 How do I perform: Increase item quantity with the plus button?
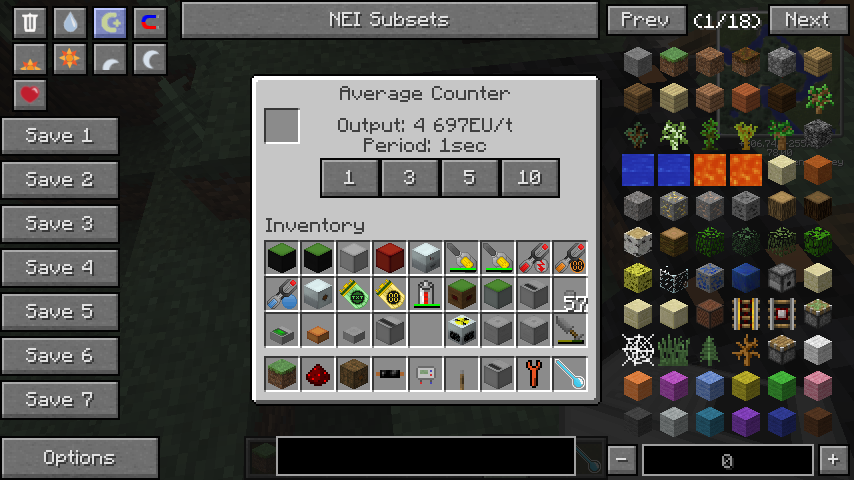click(x=832, y=460)
